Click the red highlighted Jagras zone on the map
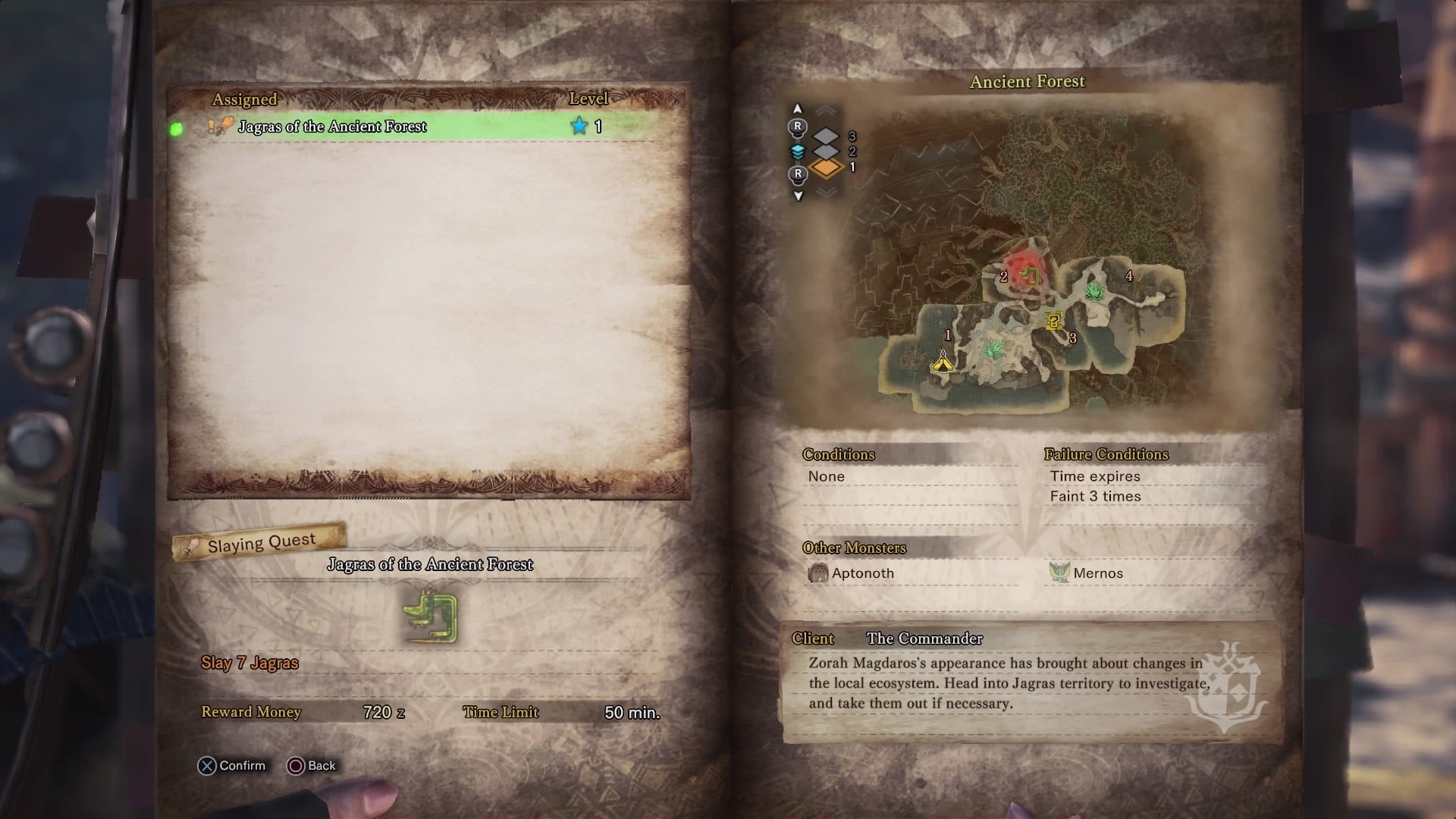This screenshot has width=1456, height=819. click(1028, 272)
